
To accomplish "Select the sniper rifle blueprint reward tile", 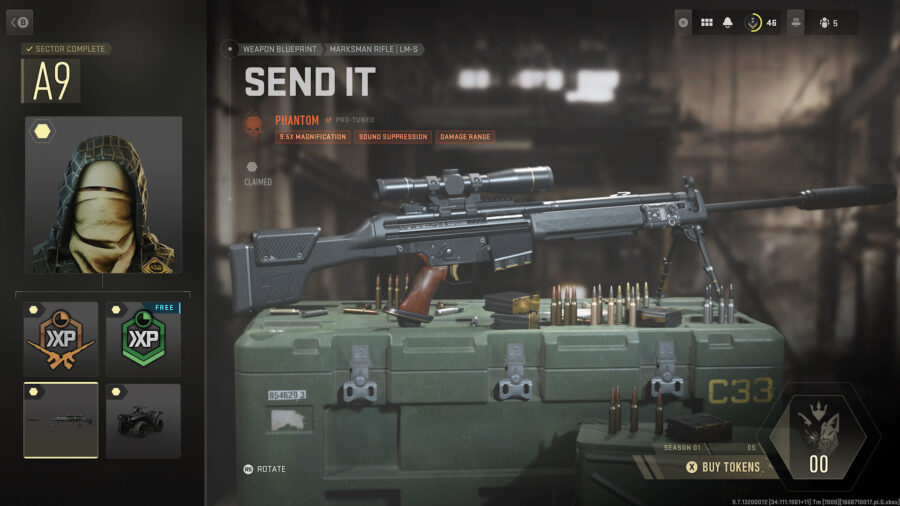I will (x=61, y=420).
